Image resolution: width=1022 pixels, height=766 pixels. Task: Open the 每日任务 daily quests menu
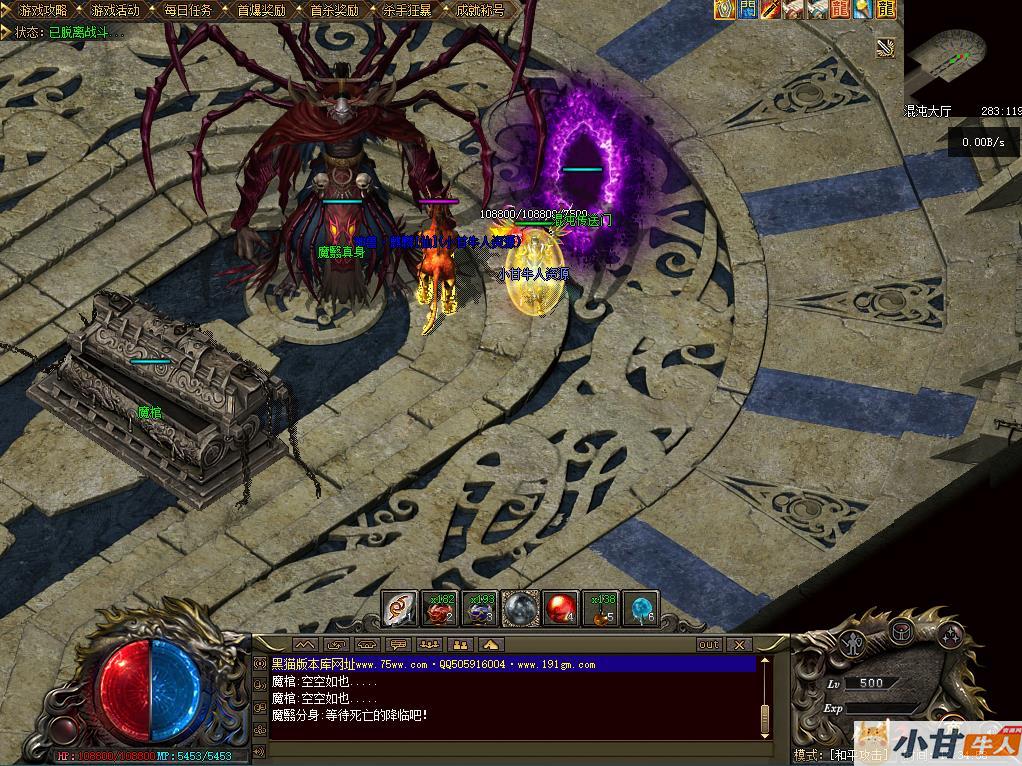[187, 11]
